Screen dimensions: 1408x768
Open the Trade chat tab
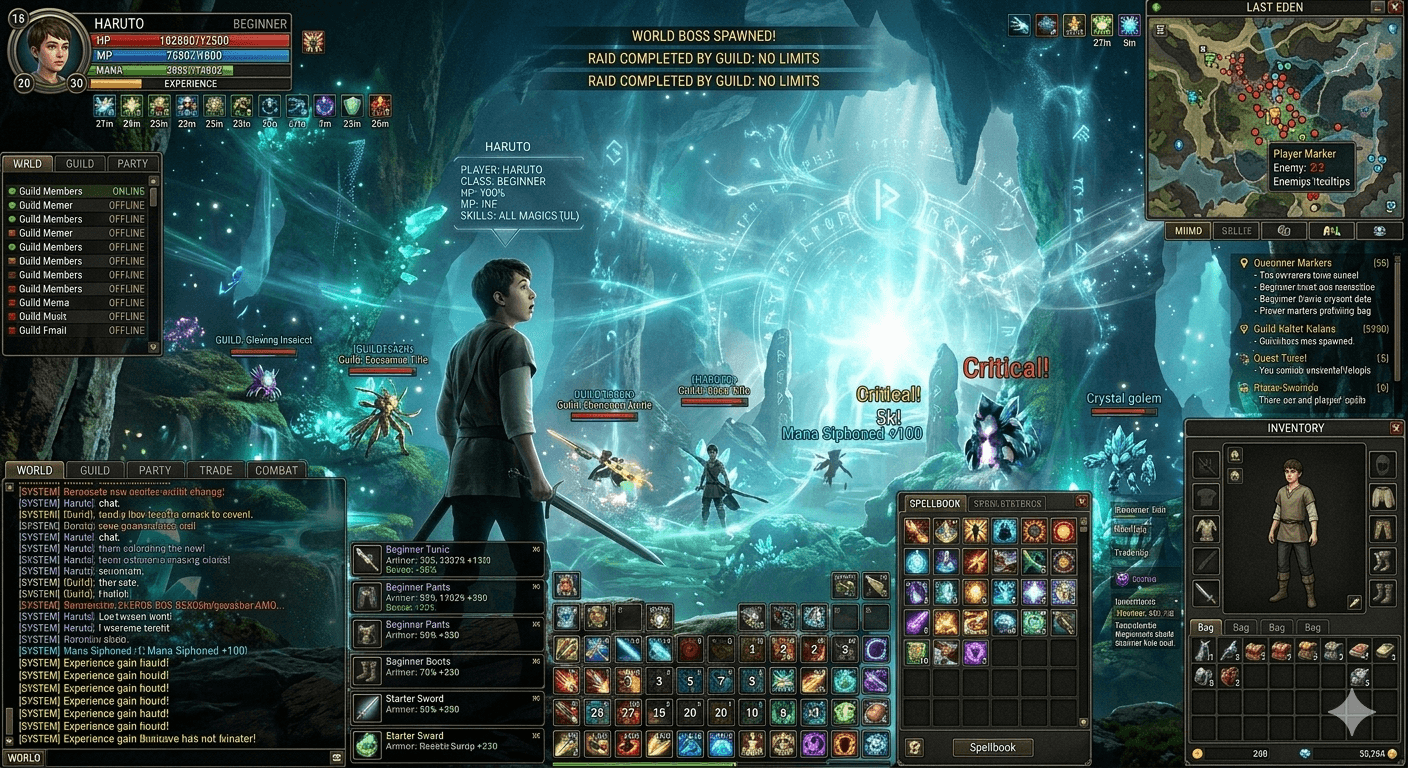[x=215, y=470]
